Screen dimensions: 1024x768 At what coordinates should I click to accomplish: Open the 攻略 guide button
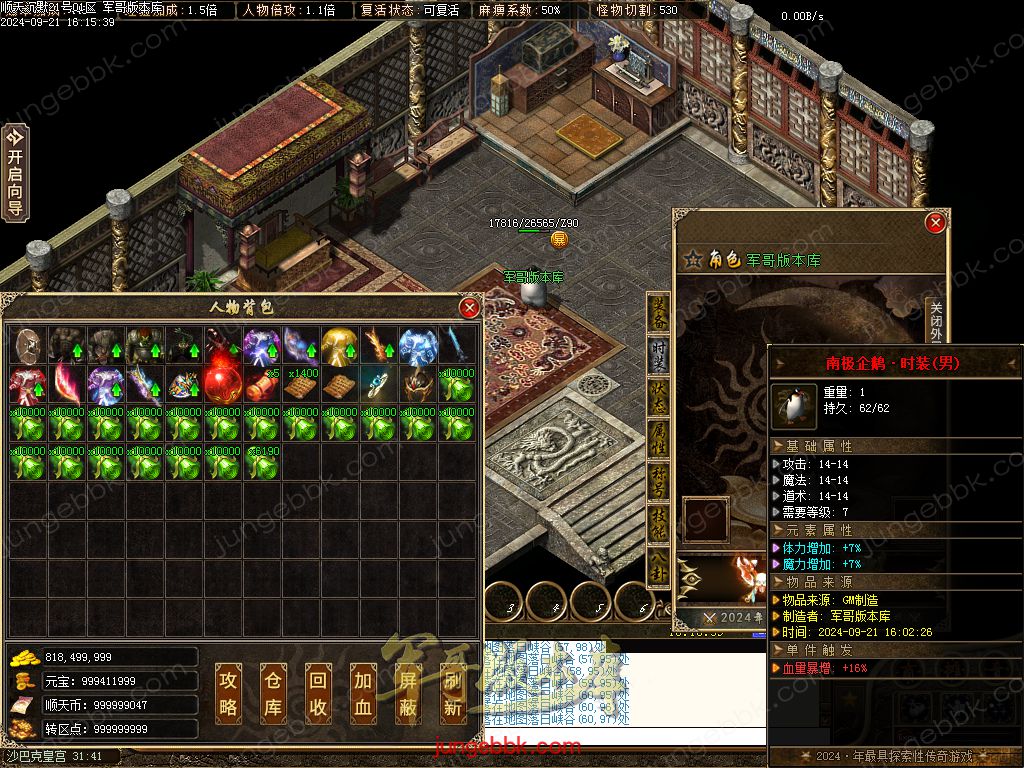click(x=229, y=692)
